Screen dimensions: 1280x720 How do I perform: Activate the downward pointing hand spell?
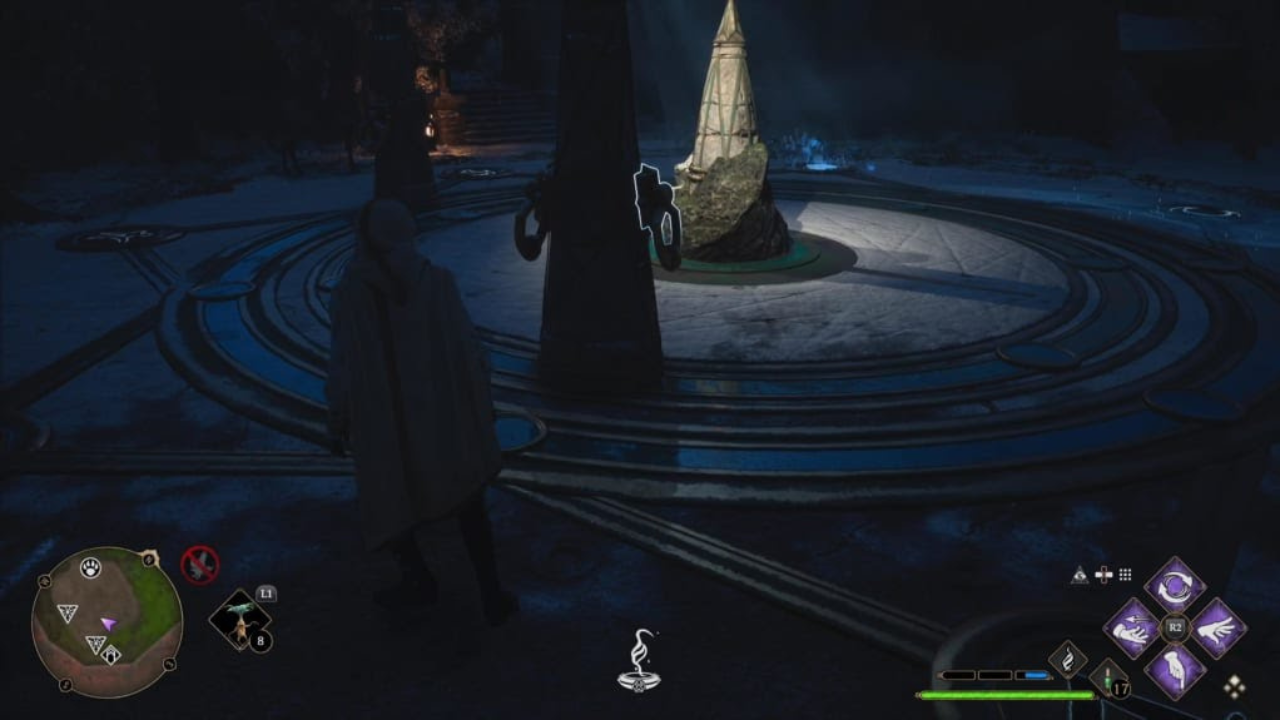[x=1174, y=670]
